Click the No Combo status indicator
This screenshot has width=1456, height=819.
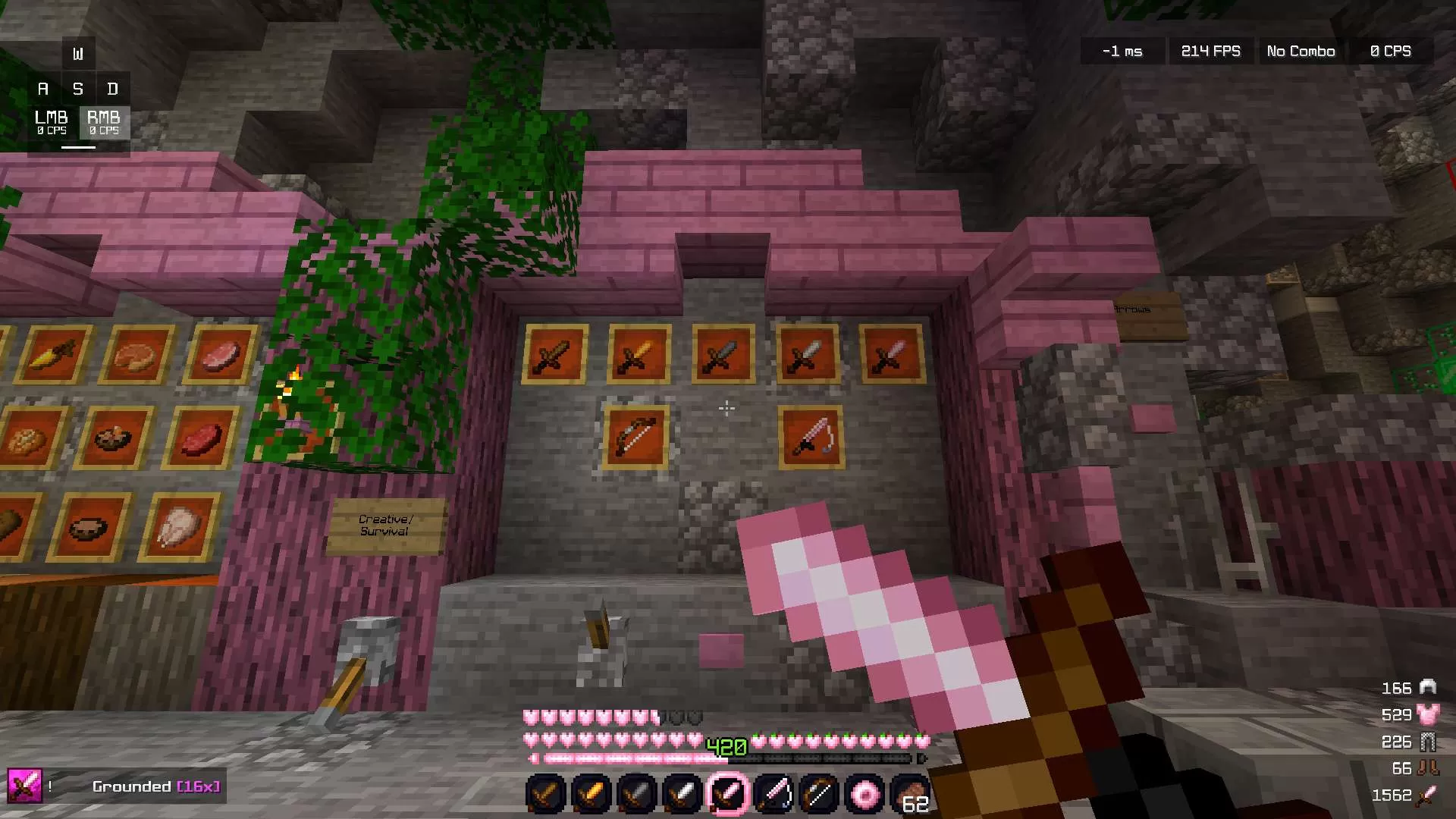(x=1301, y=51)
